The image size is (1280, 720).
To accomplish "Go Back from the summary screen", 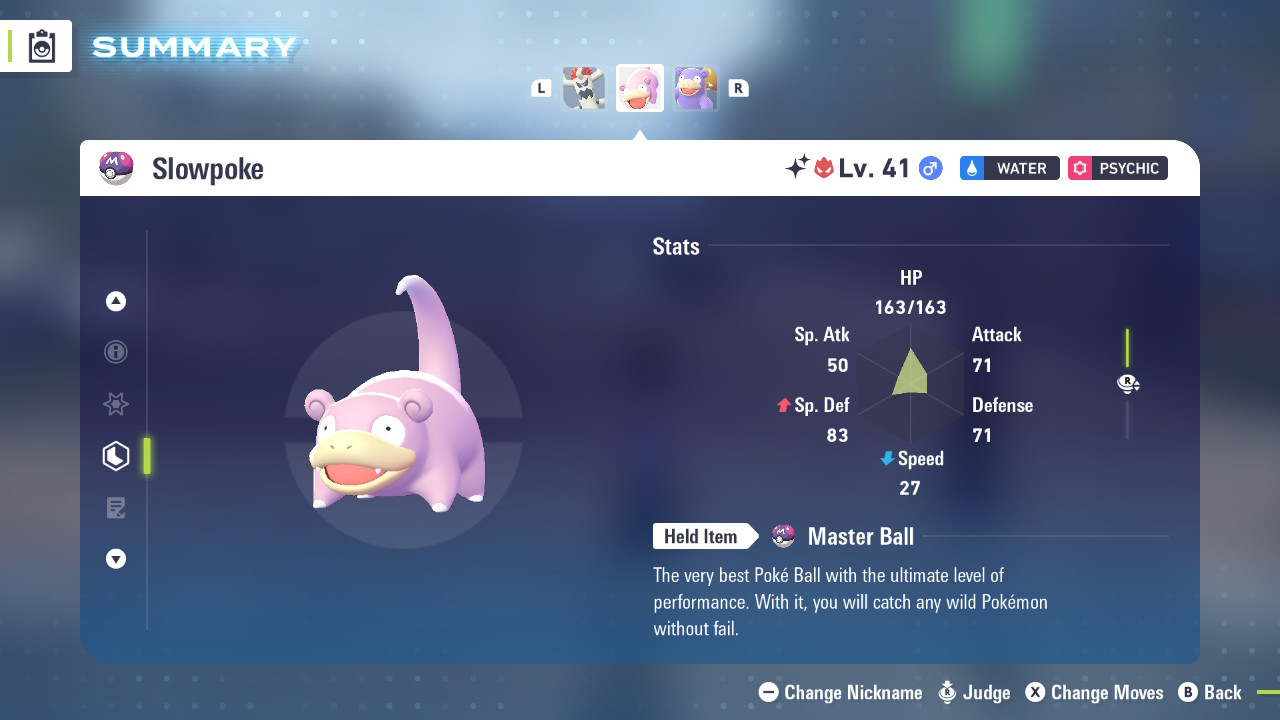I will click(1210, 692).
